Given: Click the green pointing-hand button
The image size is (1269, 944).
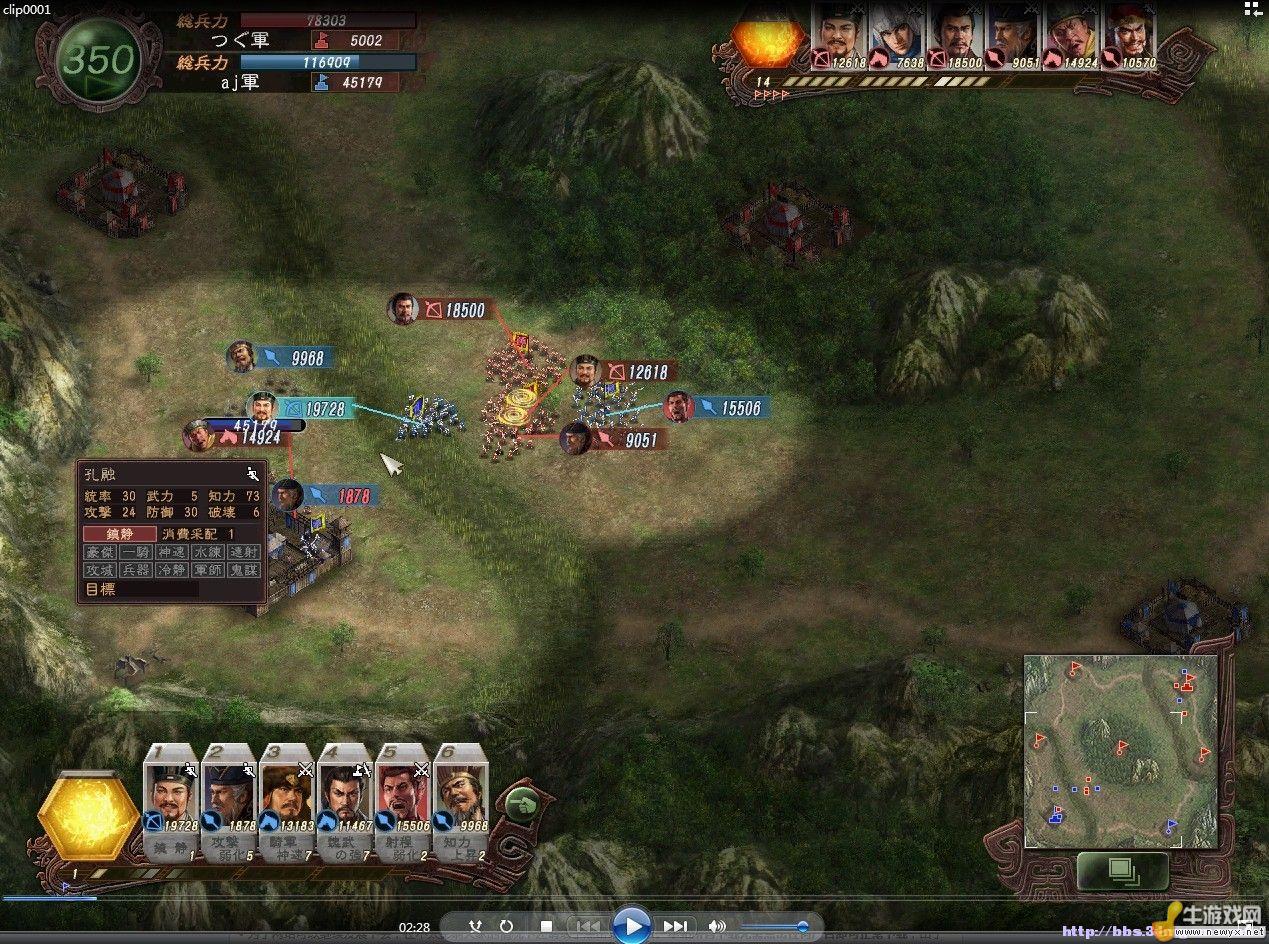Looking at the screenshot, I should (x=521, y=803).
